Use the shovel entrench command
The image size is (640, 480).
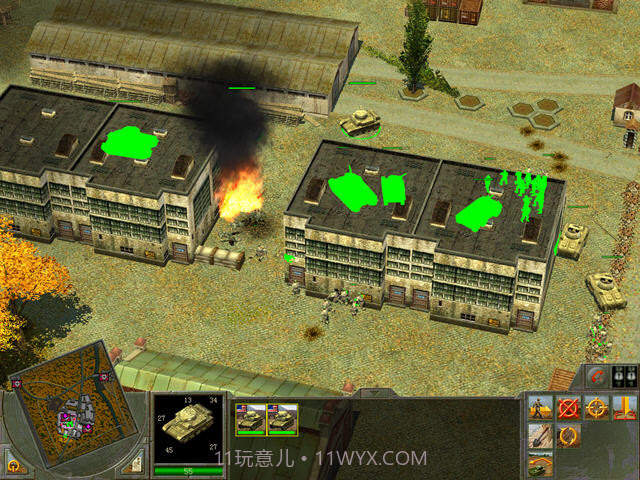541,437
